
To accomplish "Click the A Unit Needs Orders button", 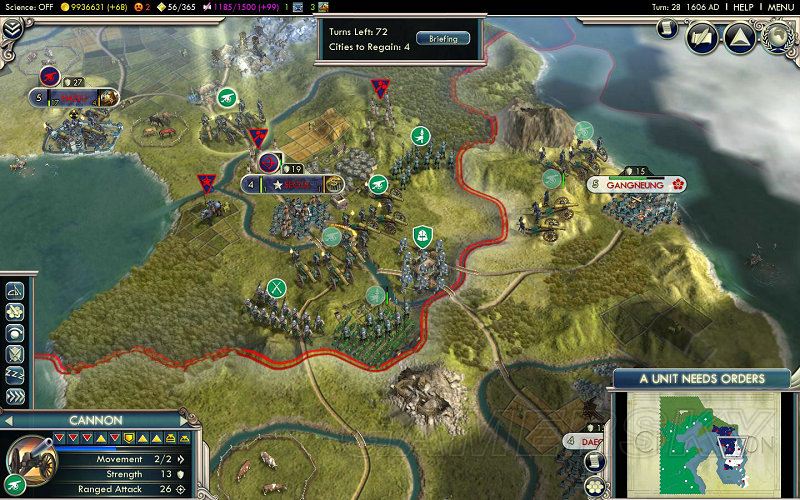I will pos(701,379).
